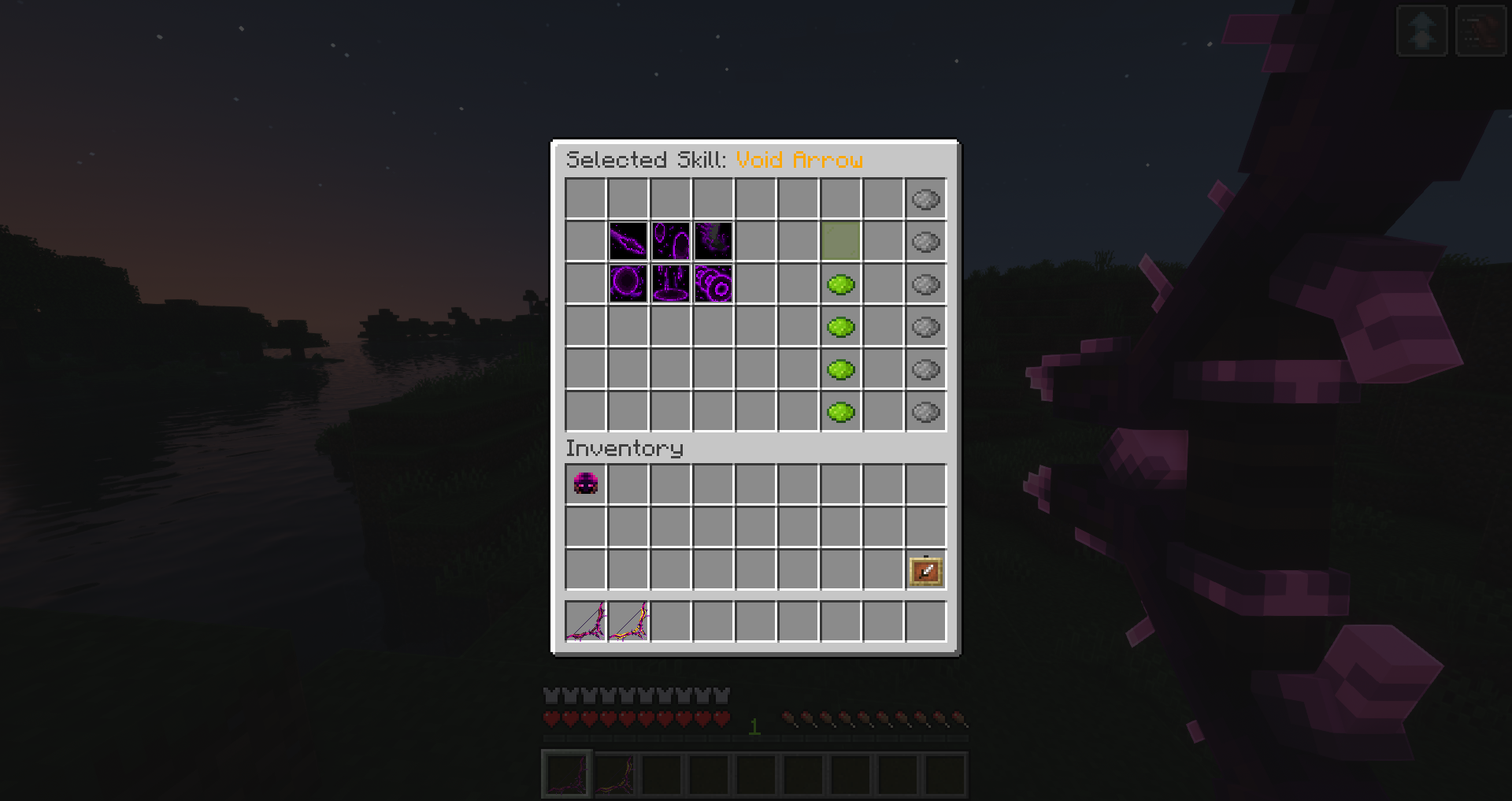Select the yellow-accented bow in the inventory

pyautogui.click(x=628, y=622)
